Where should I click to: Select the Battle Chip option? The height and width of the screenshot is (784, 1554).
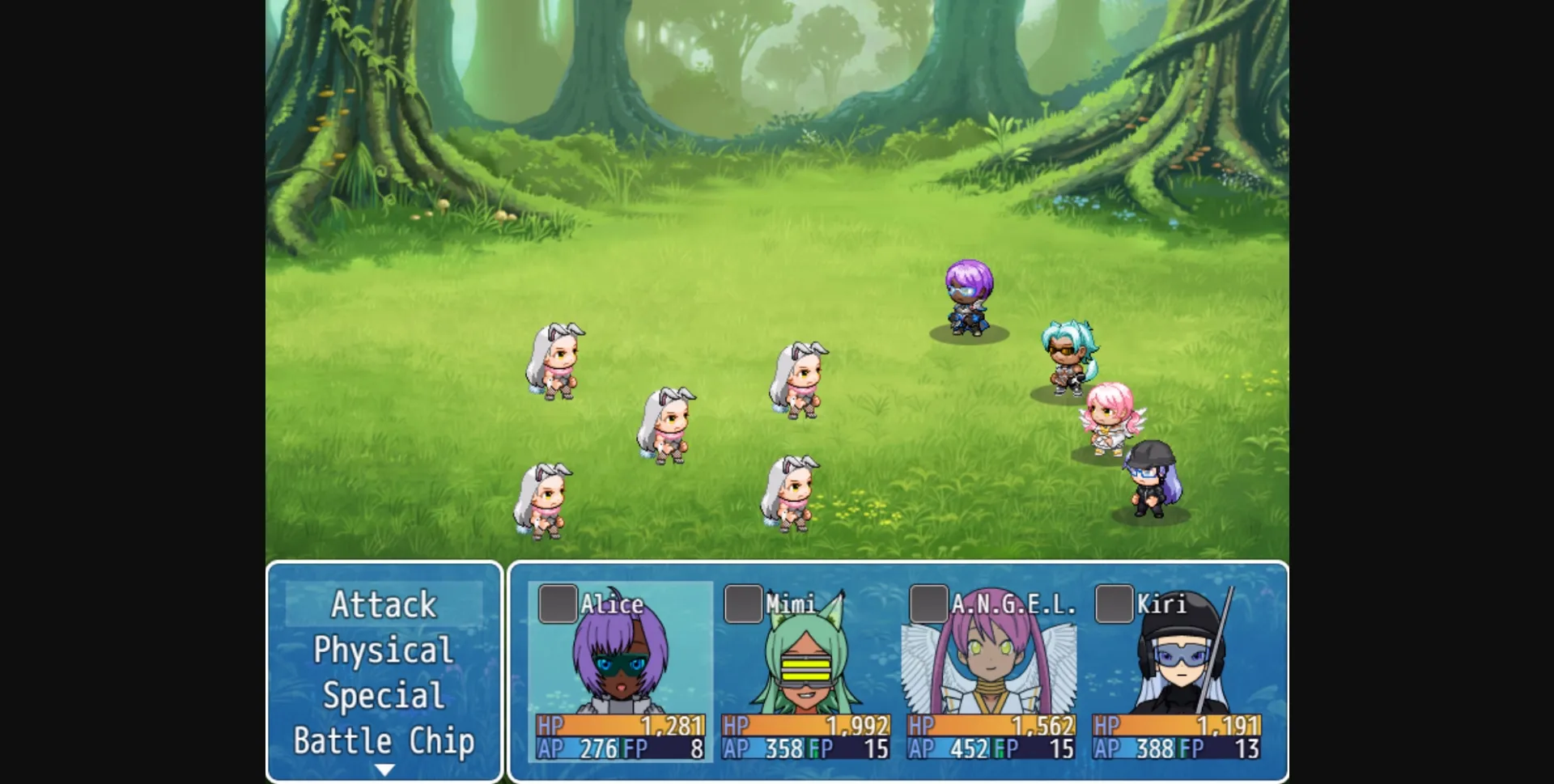tap(384, 739)
